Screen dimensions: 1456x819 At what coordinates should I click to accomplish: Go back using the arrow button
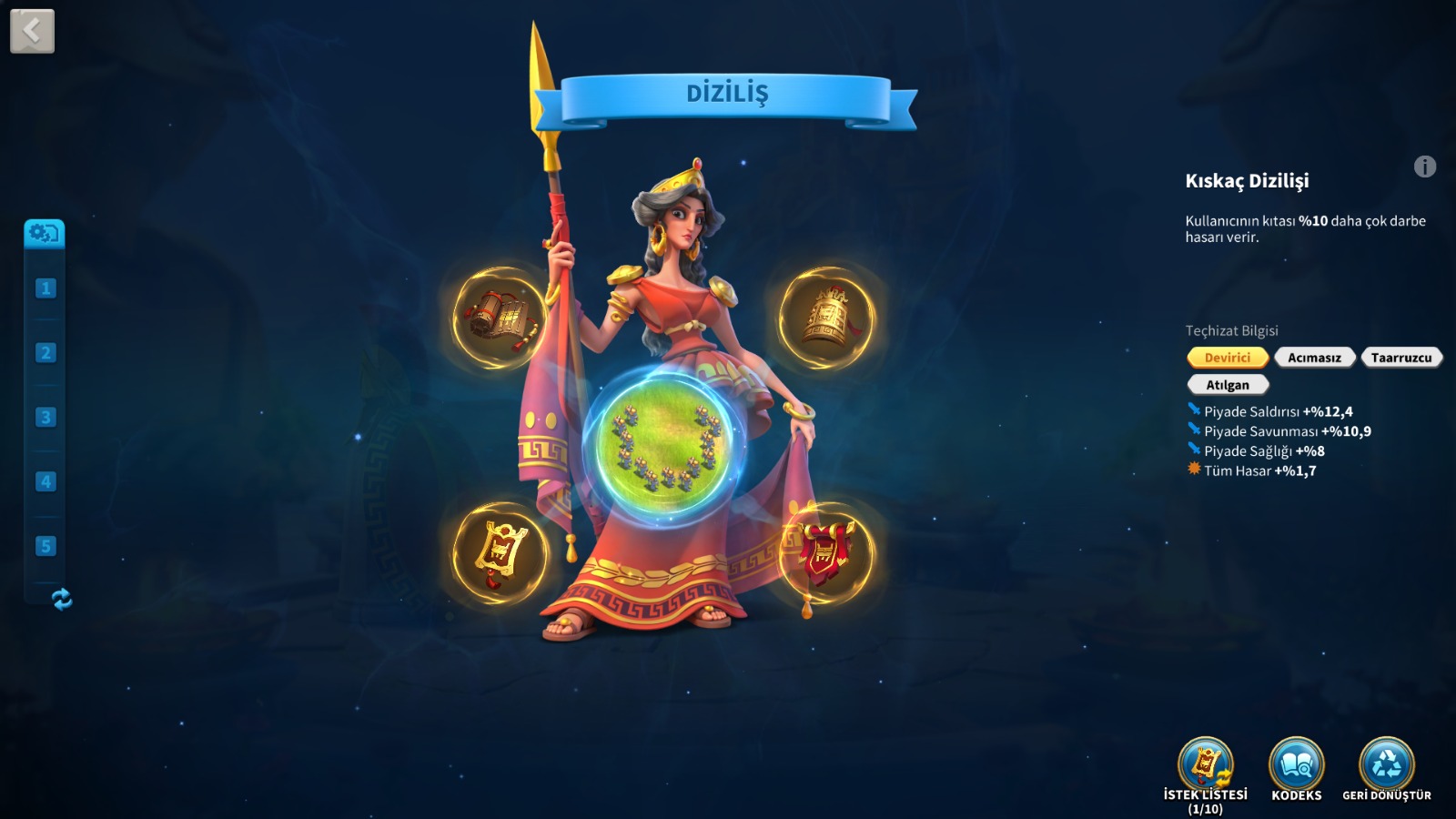pos(32,31)
